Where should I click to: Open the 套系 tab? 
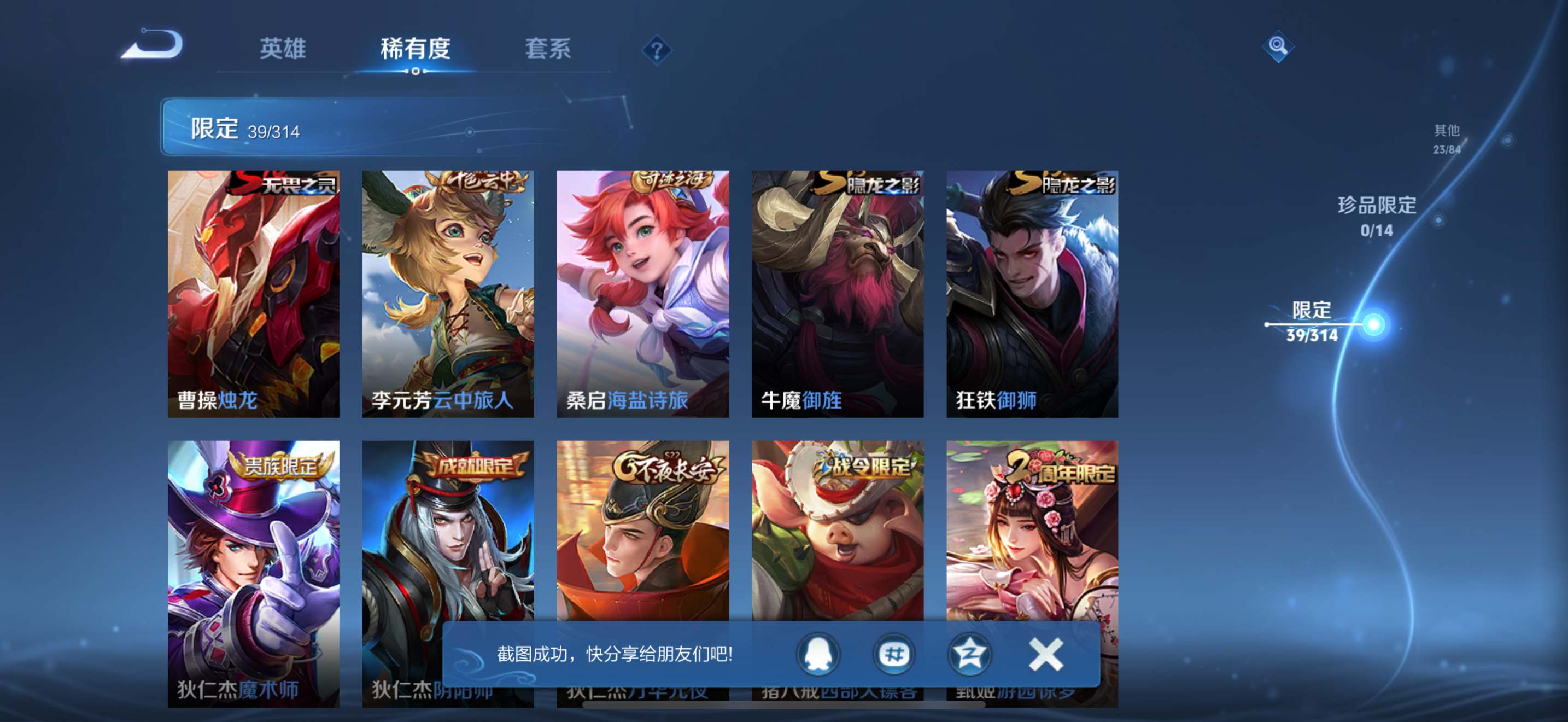pyautogui.click(x=548, y=49)
